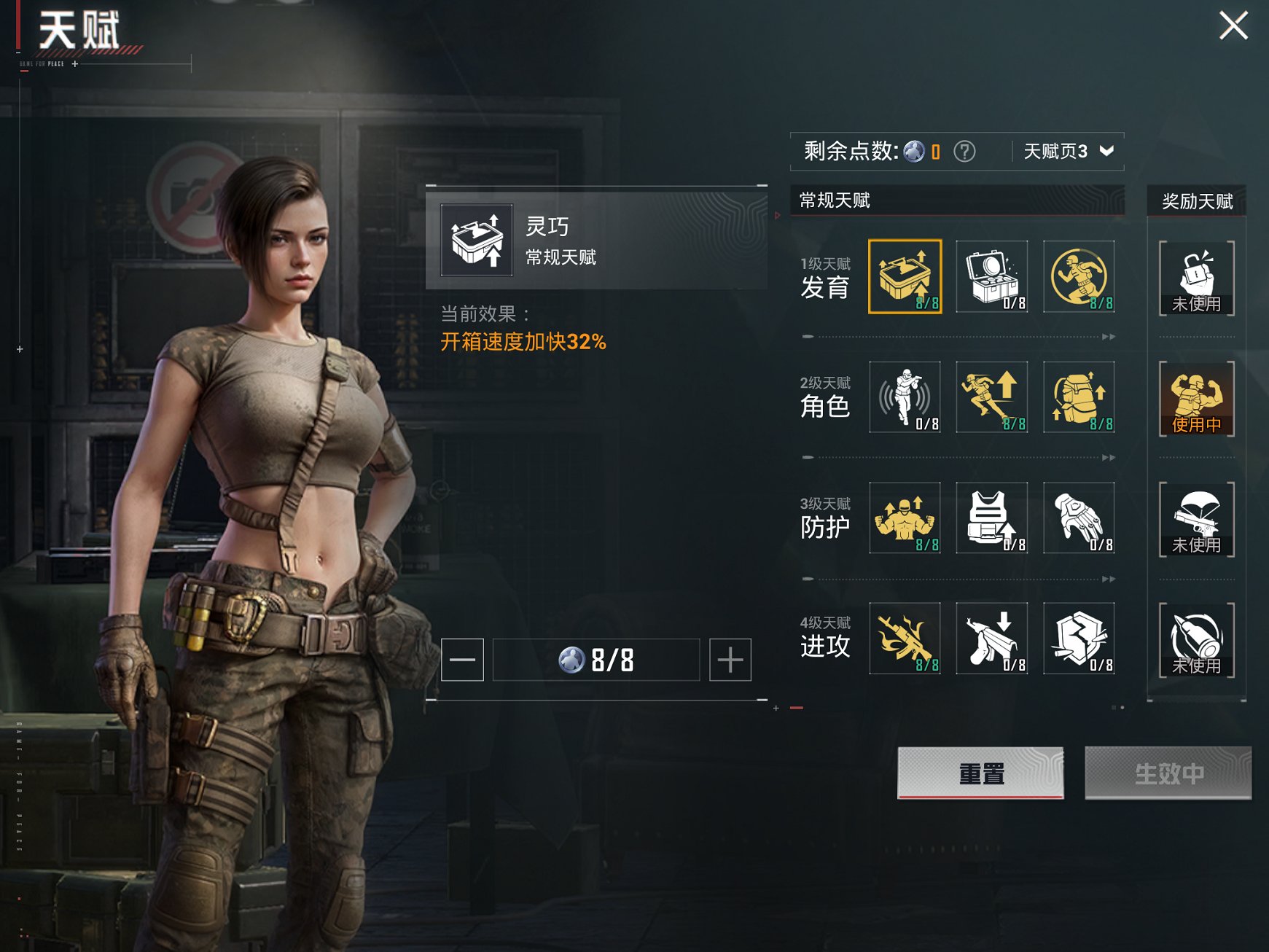Select the muscle strength talent in 防护 row

[x=904, y=519]
